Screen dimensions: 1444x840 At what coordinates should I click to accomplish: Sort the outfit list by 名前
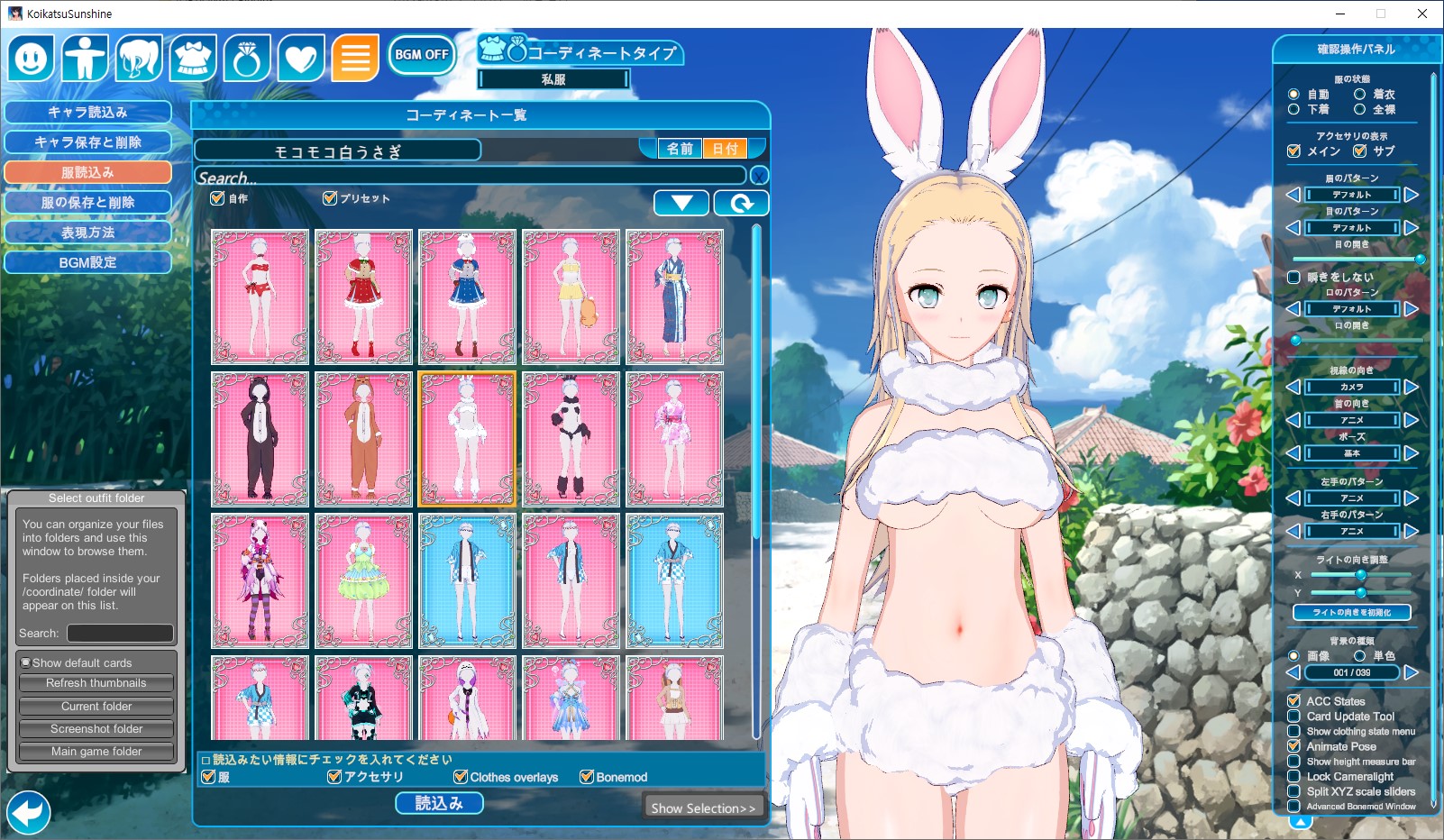680,149
